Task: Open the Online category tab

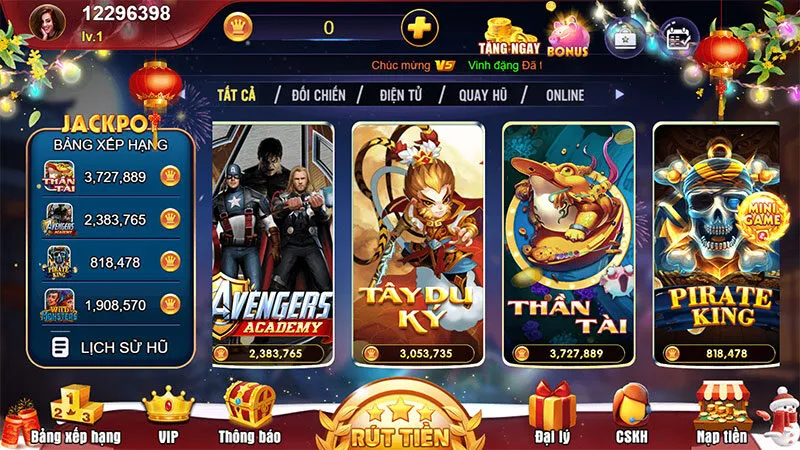Action: (565, 95)
